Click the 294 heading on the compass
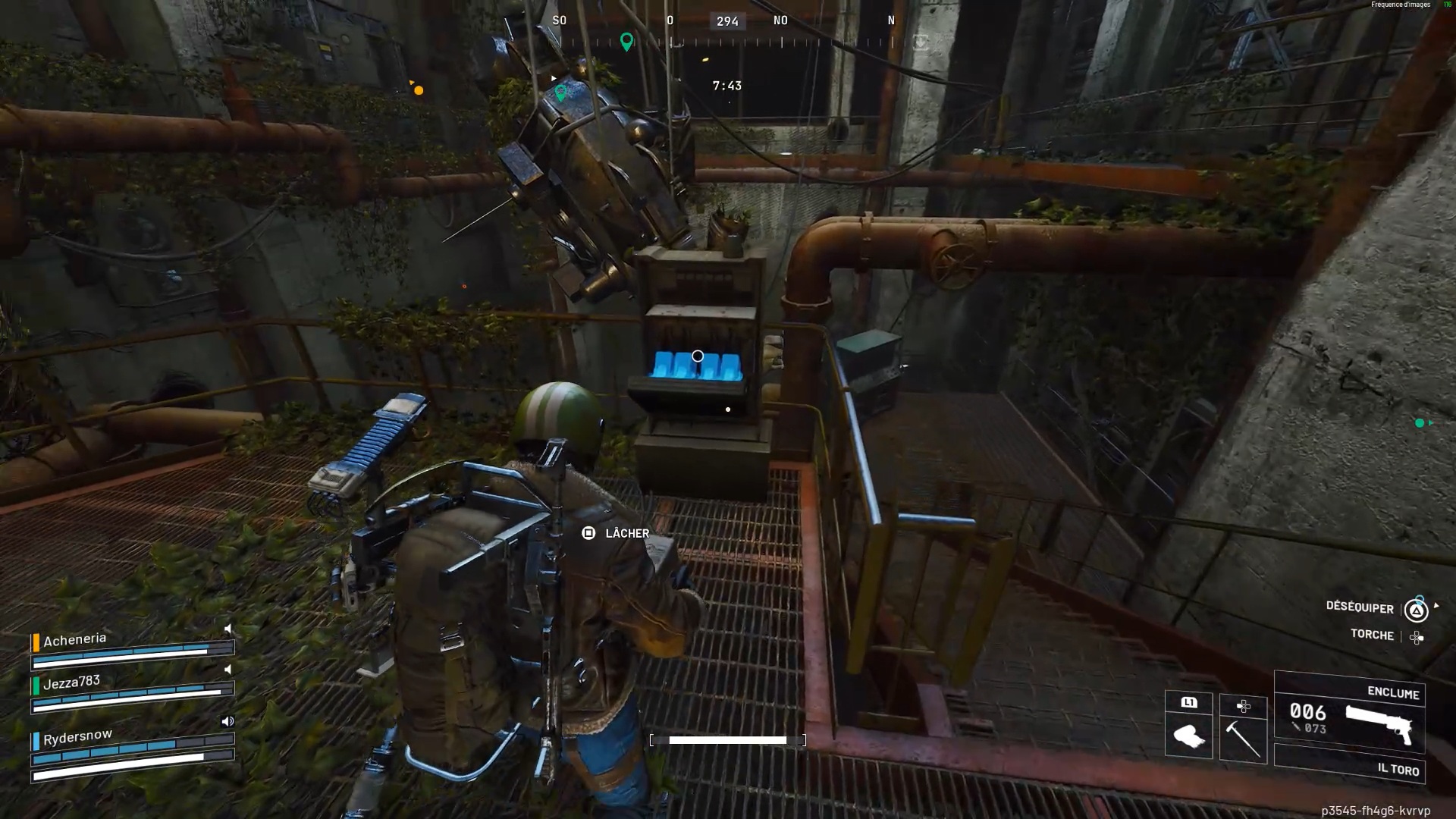Screen dimensions: 1456x819 tap(727, 21)
